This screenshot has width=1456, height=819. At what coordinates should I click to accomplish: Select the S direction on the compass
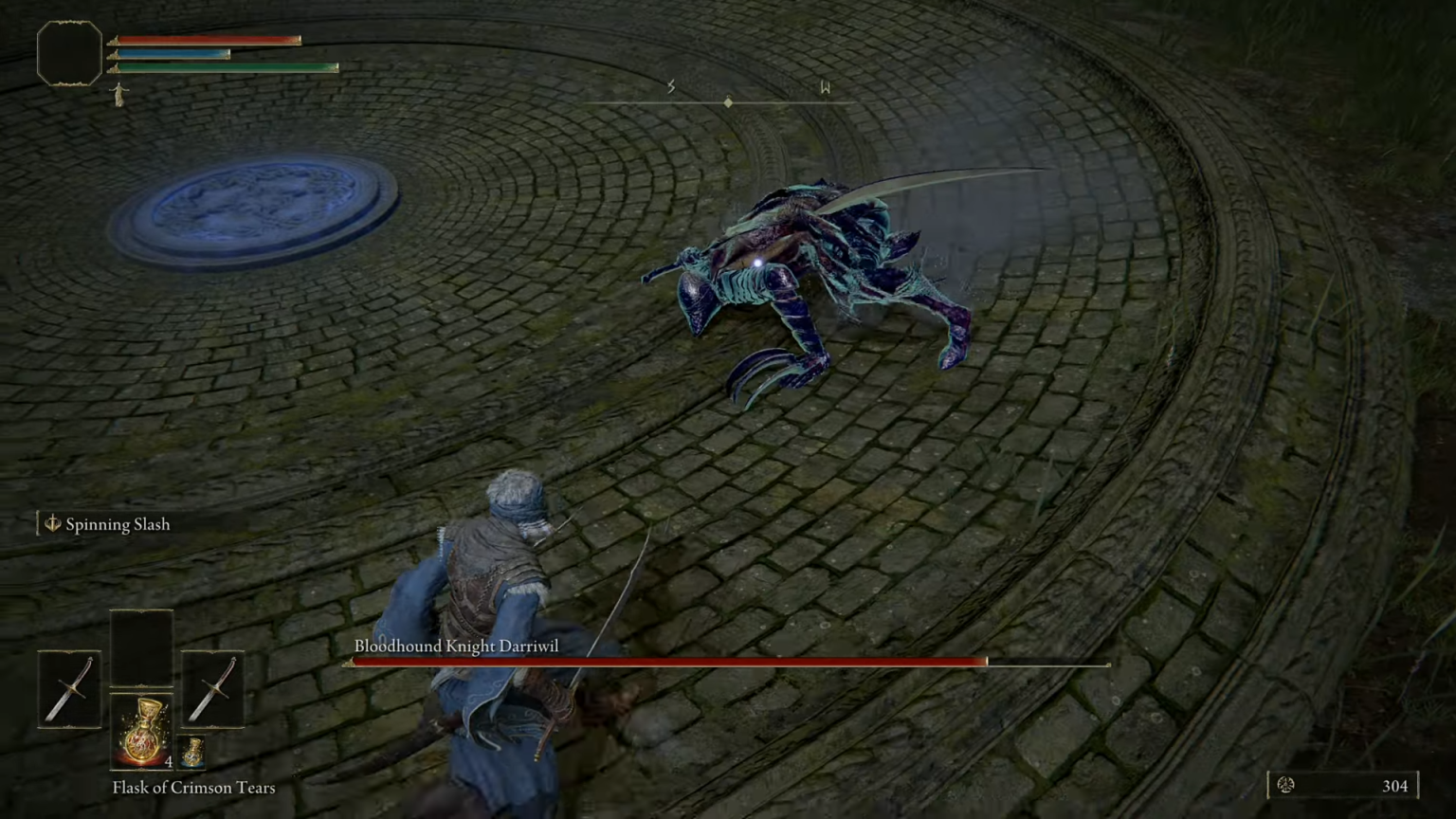coord(671,88)
